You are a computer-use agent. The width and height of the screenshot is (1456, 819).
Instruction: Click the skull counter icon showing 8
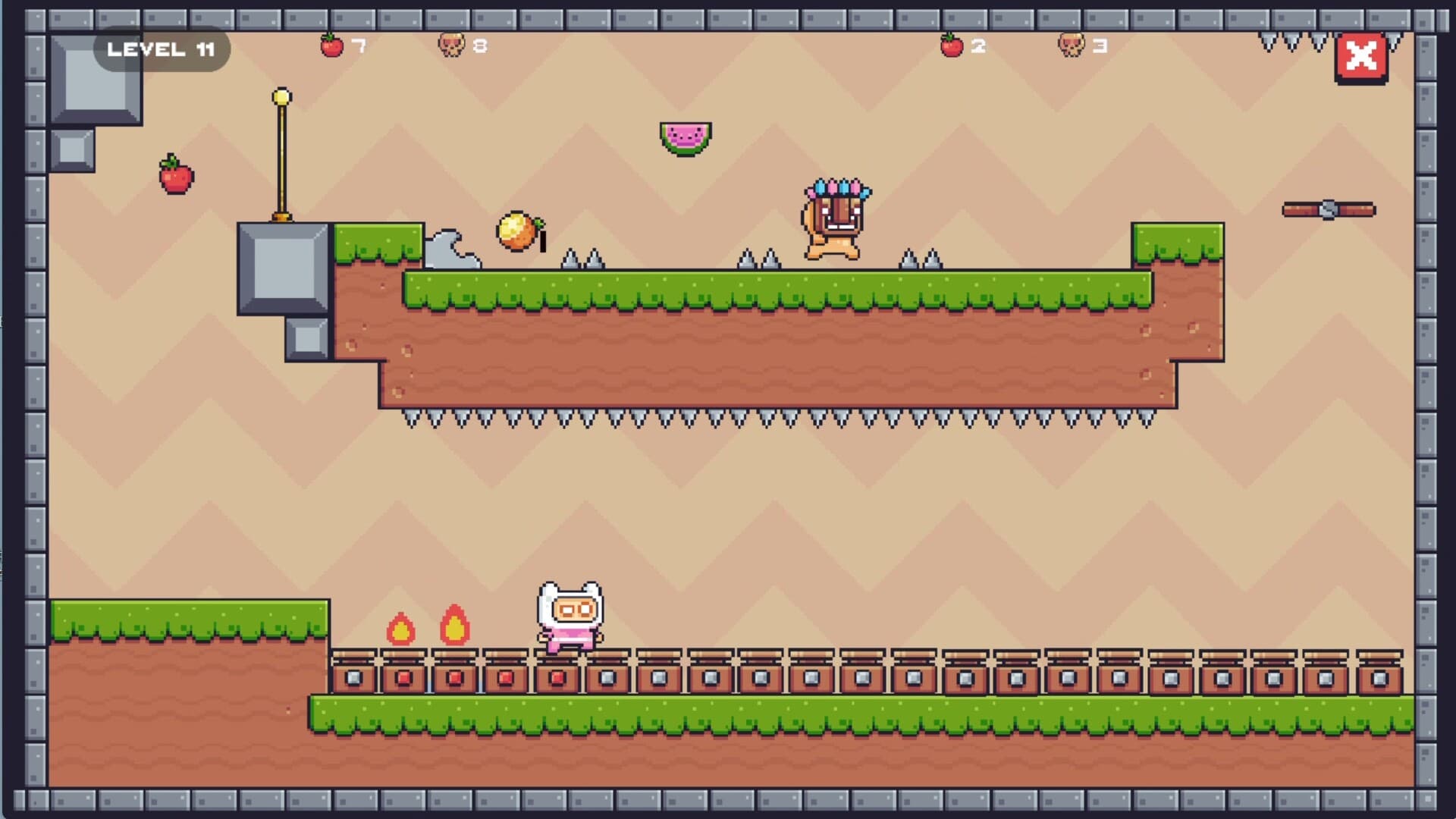pyautogui.click(x=452, y=45)
